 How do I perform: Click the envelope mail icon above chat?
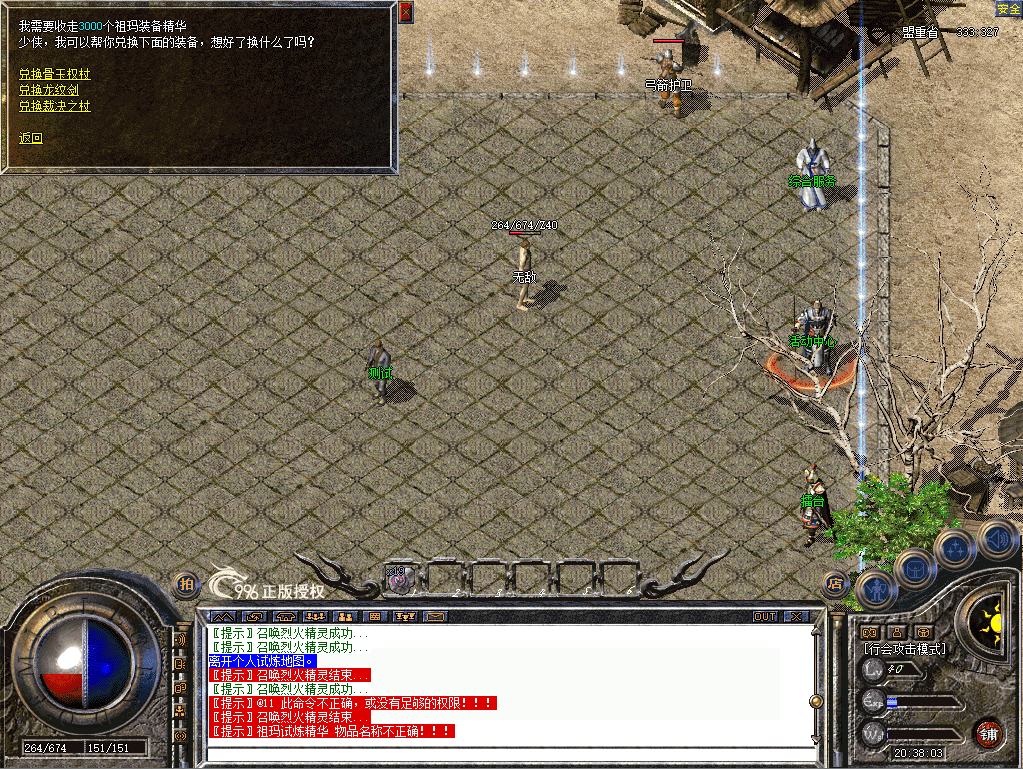pos(434,616)
